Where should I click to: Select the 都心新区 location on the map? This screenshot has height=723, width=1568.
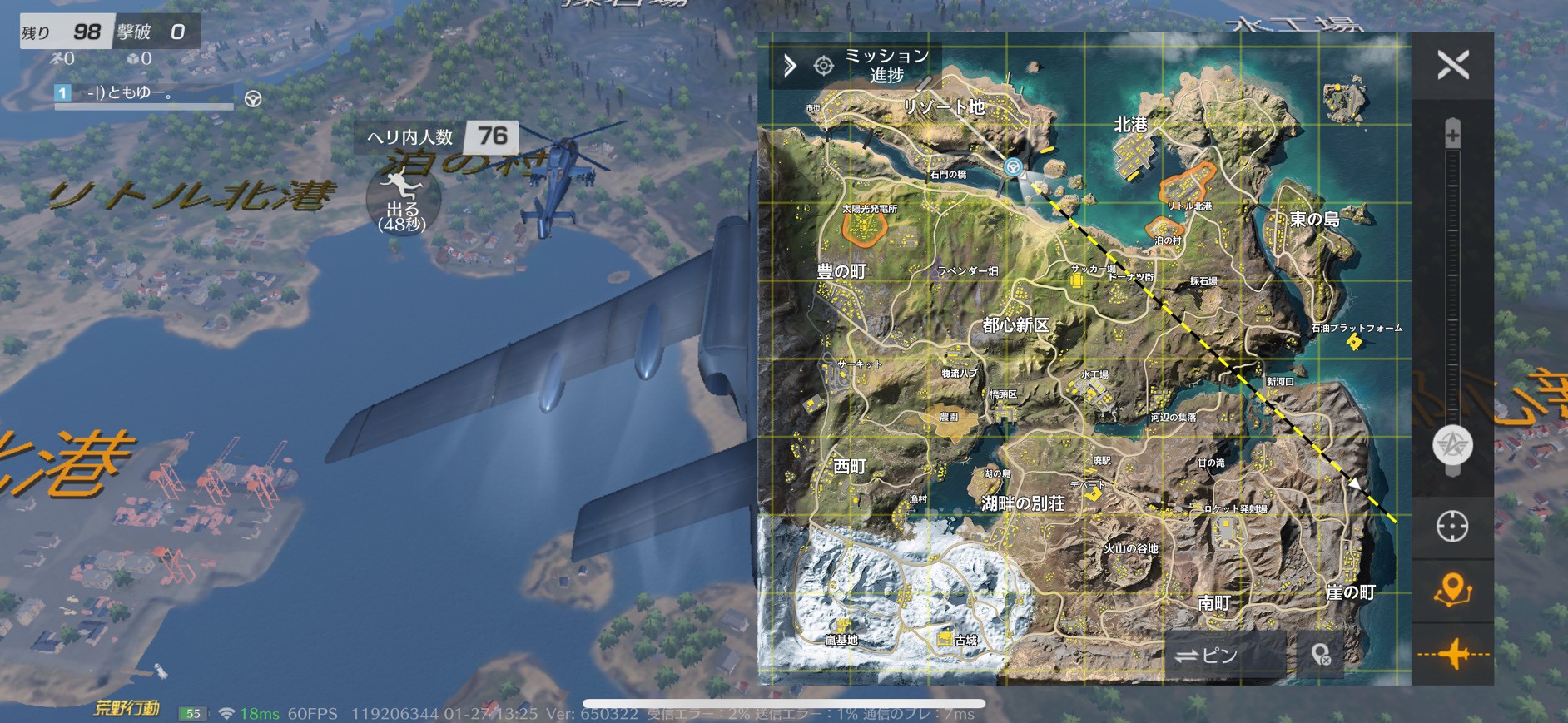click(1015, 324)
